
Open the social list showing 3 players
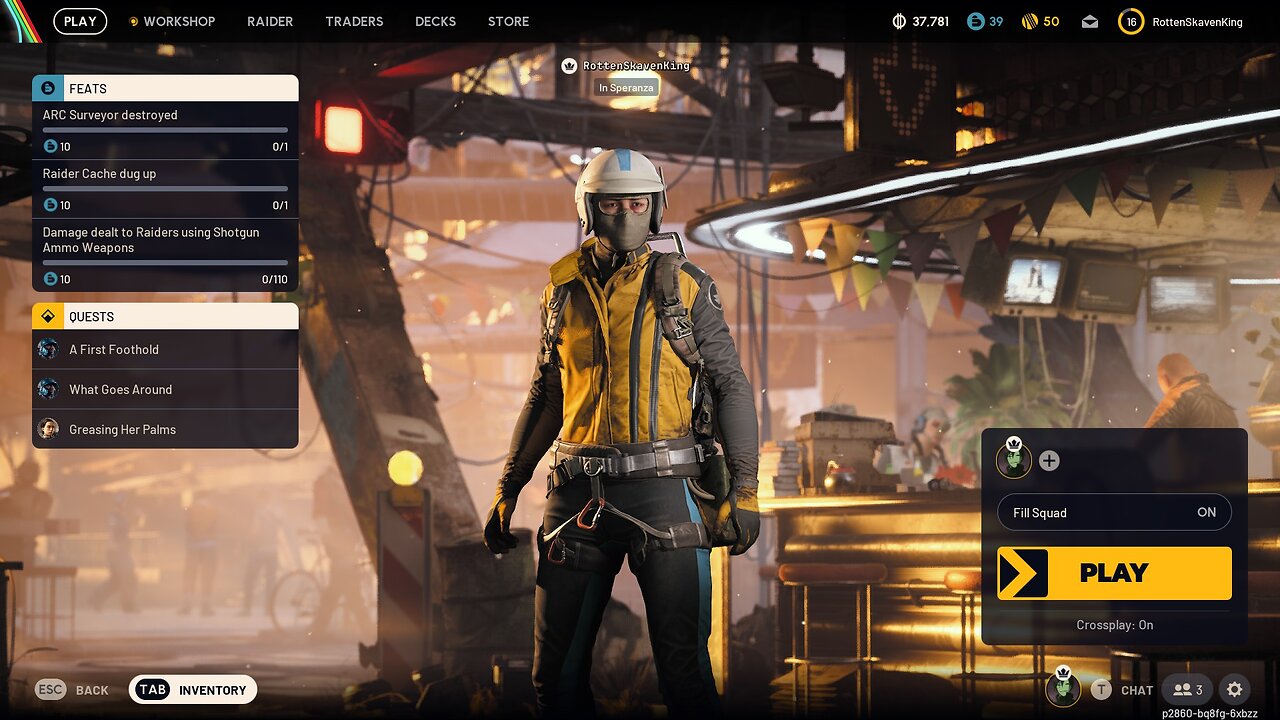pyautogui.click(x=1188, y=689)
